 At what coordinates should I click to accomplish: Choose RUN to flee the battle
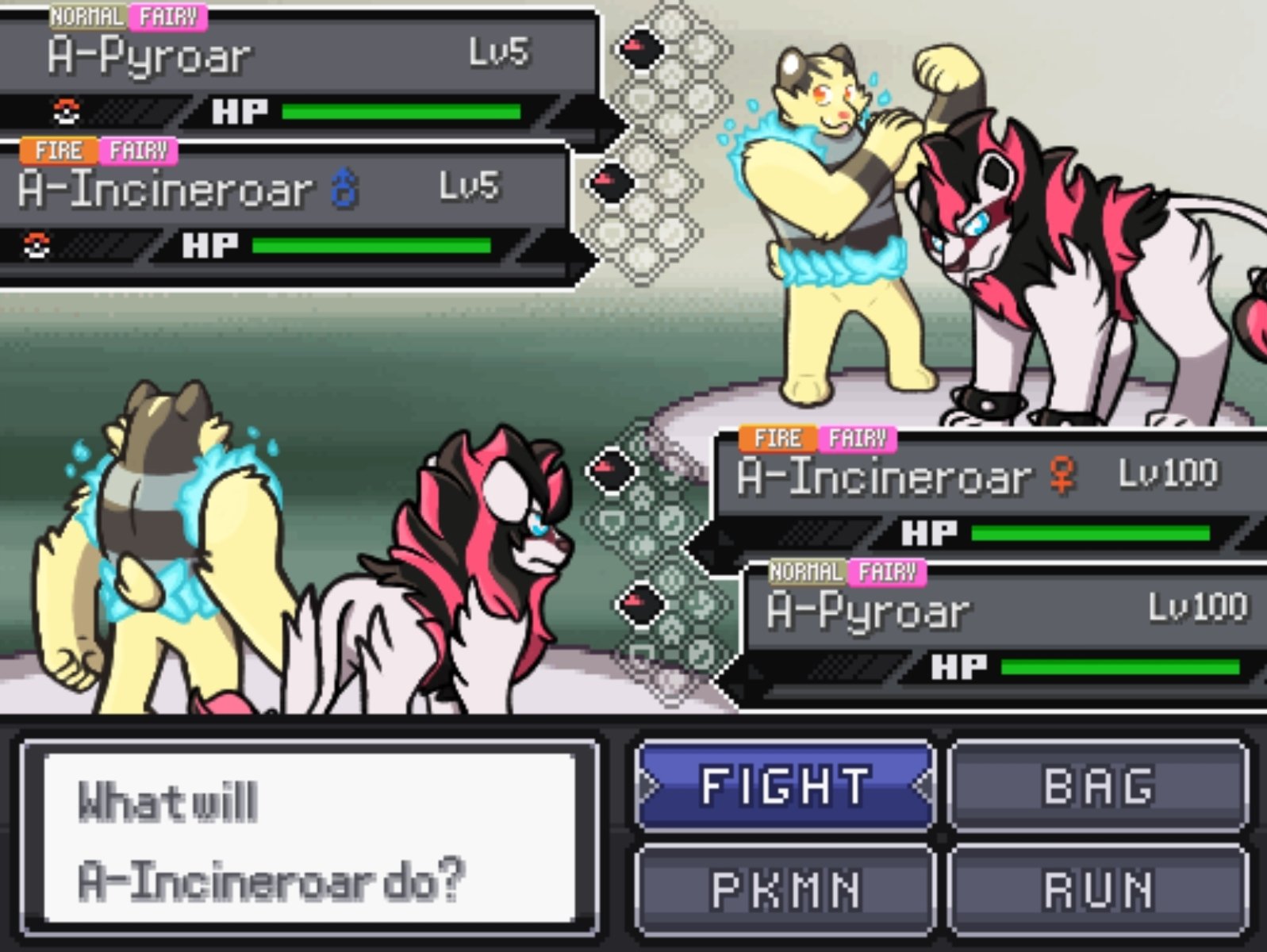pyautogui.click(x=1098, y=889)
